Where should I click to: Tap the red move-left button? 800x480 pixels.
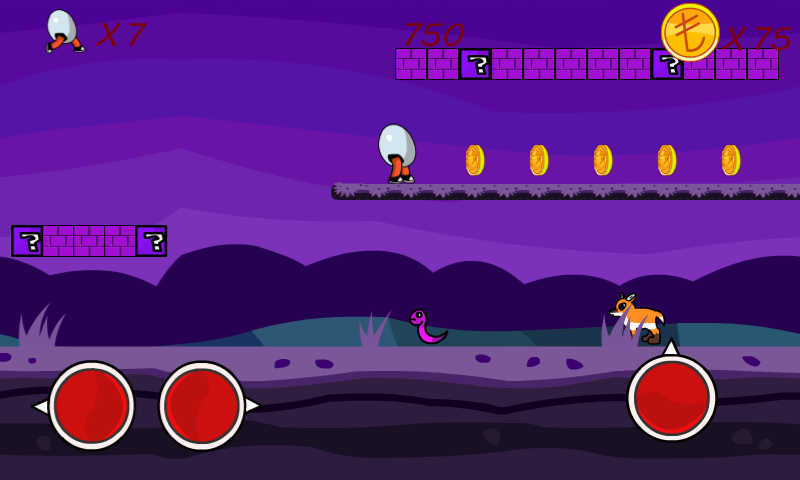point(91,405)
